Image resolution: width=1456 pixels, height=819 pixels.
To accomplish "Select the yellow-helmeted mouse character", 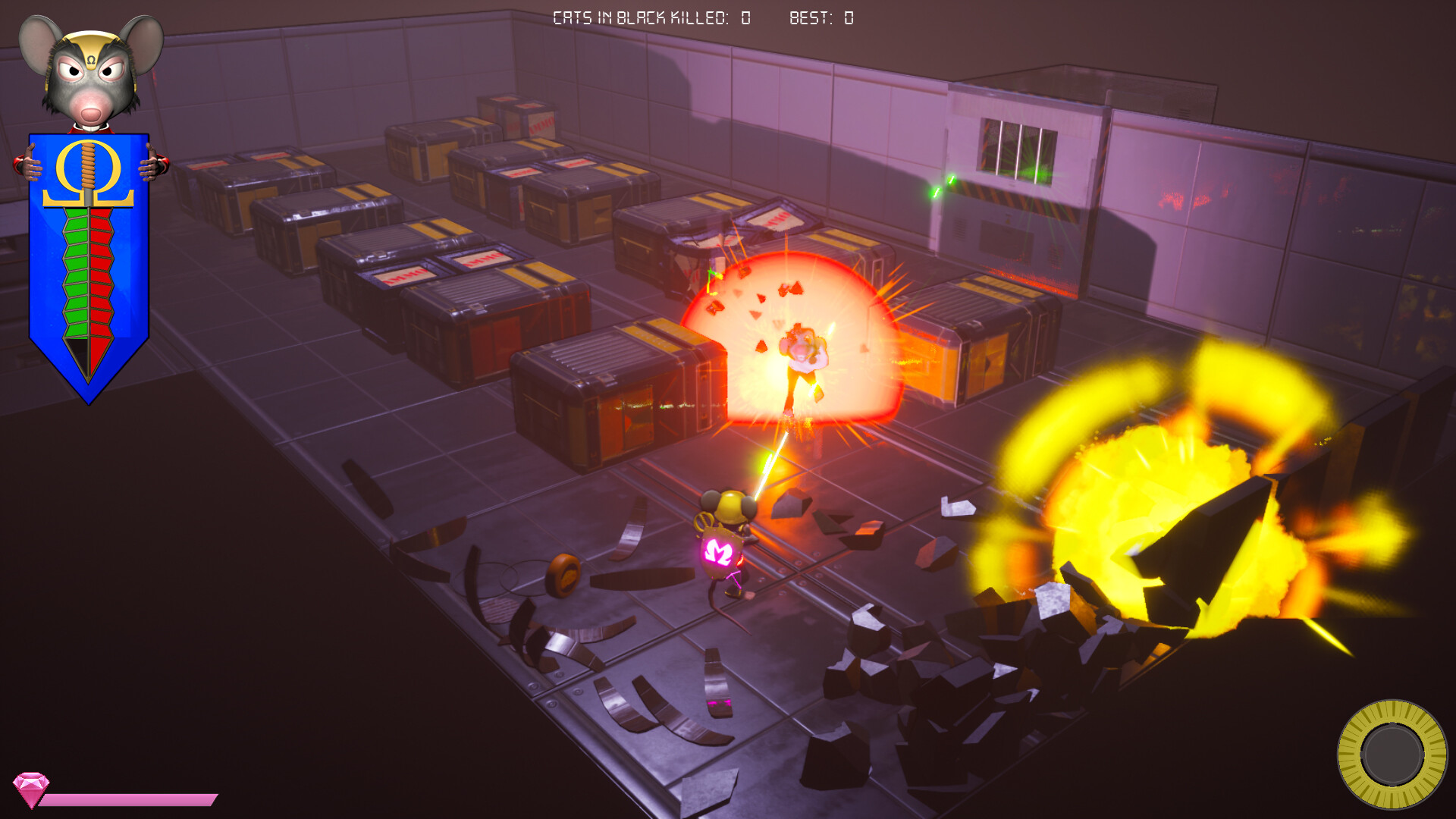I will [730, 531].
